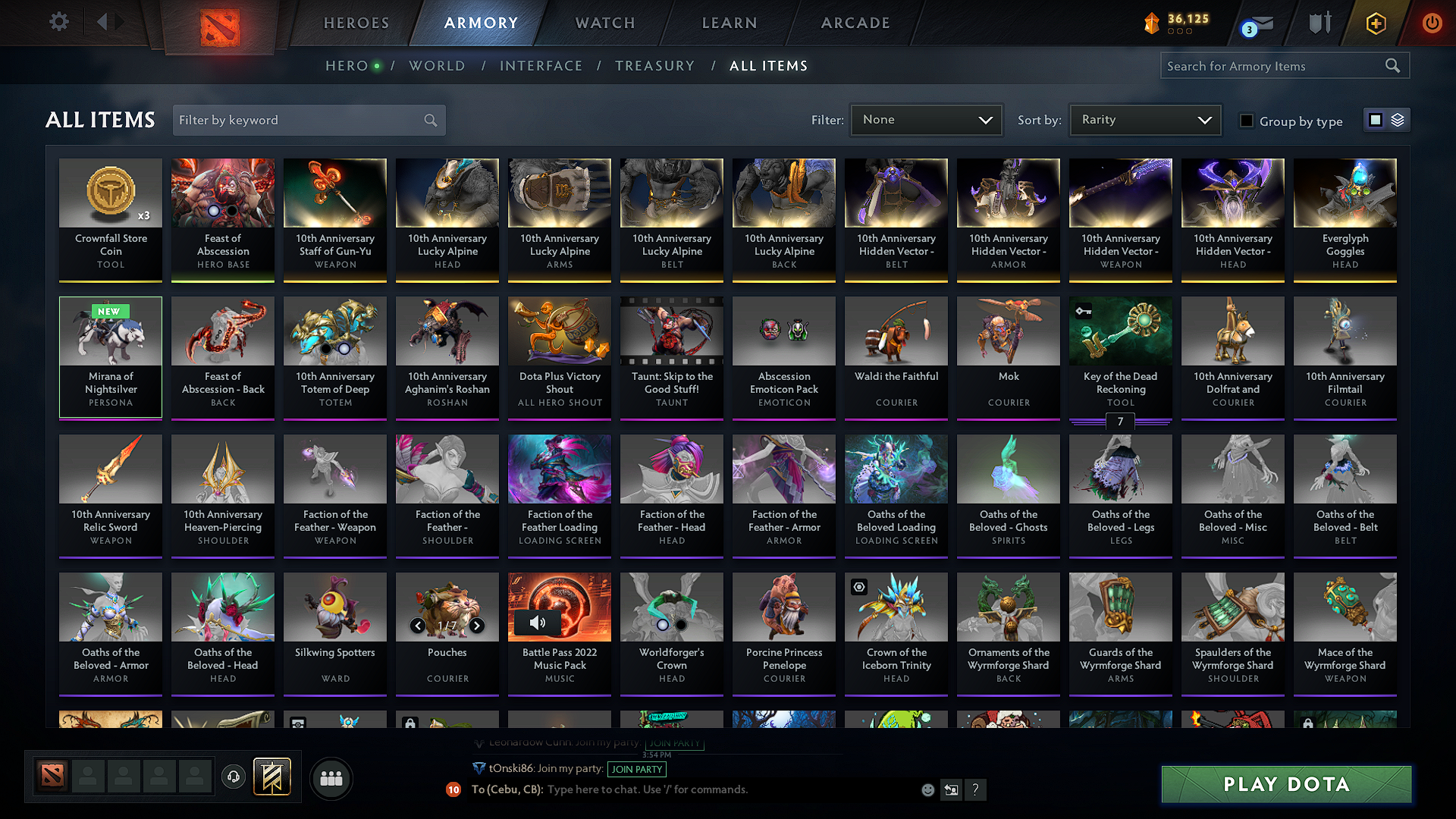Click tOnski86's JOIN PARTY link
The image size is (1456, 819).
(637, 769)
